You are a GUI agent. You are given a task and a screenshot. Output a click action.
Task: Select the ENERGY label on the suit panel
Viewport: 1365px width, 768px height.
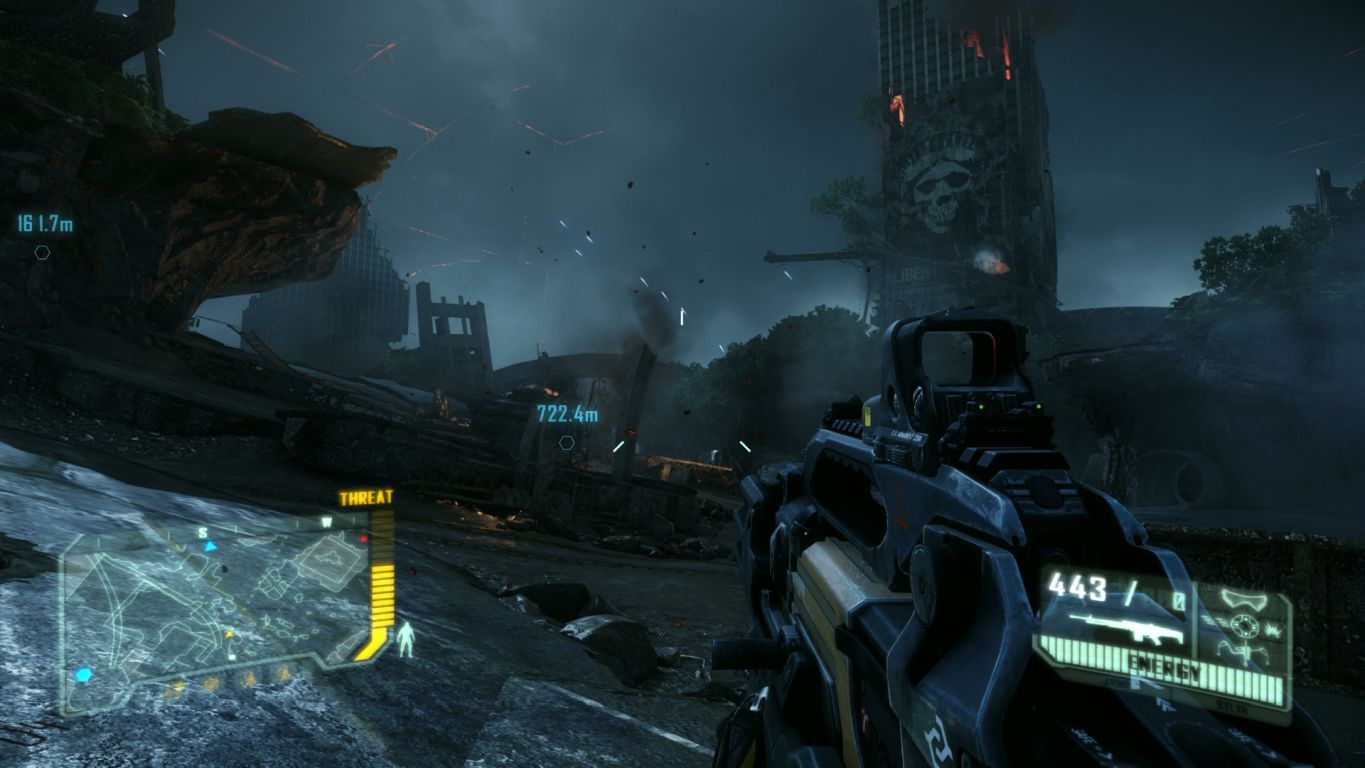1166,664
